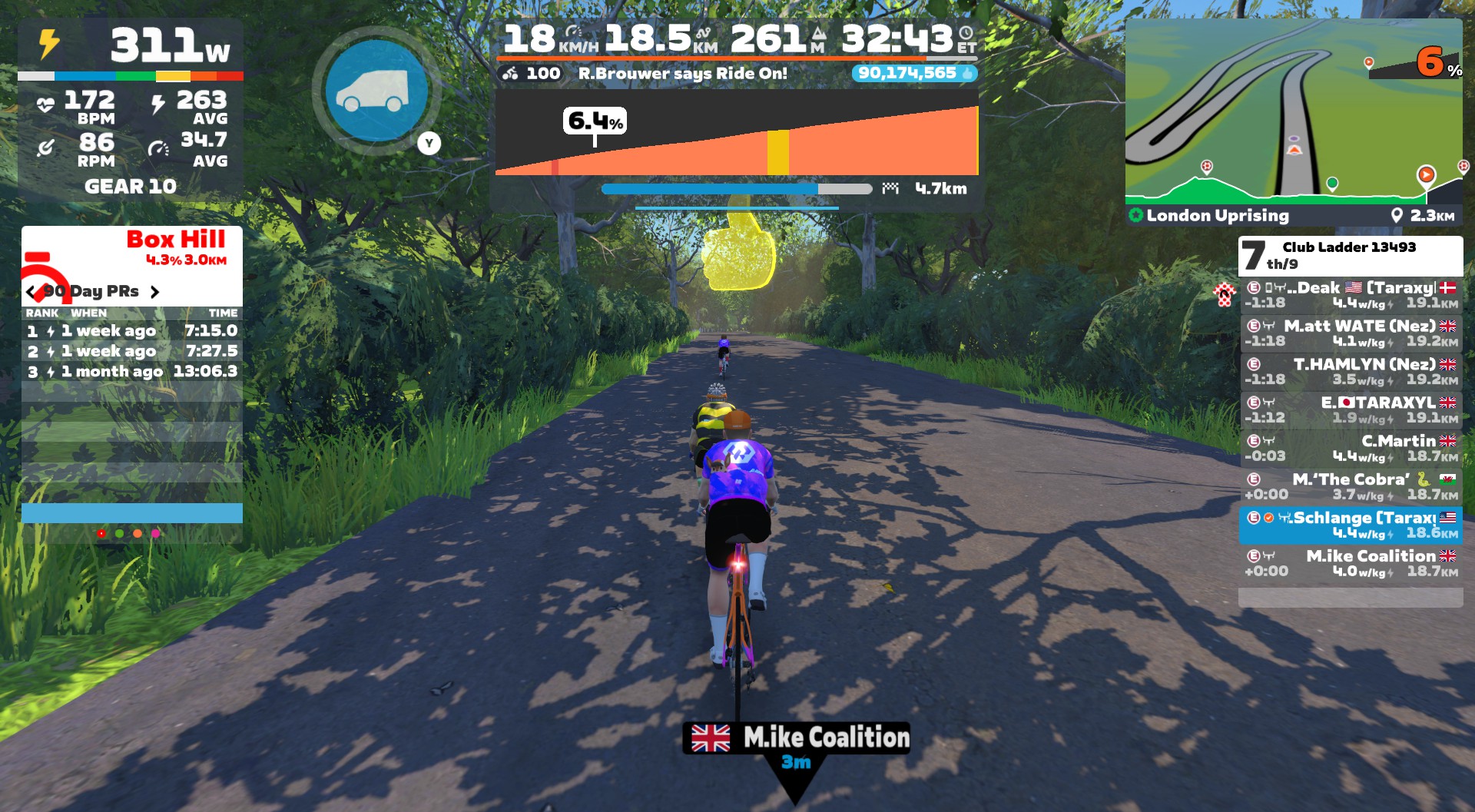Click the Club Ladder 13493 event header
The width and height of the screenshot is (1475, 812).
point(1351,255)
